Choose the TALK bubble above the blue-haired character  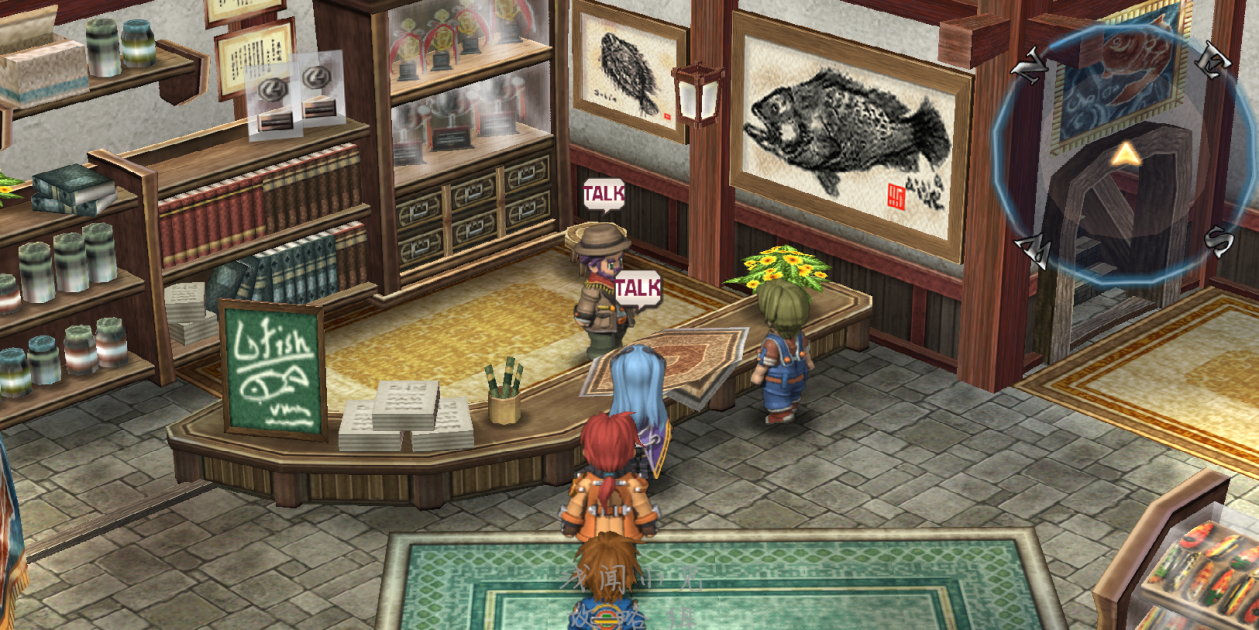637,288
